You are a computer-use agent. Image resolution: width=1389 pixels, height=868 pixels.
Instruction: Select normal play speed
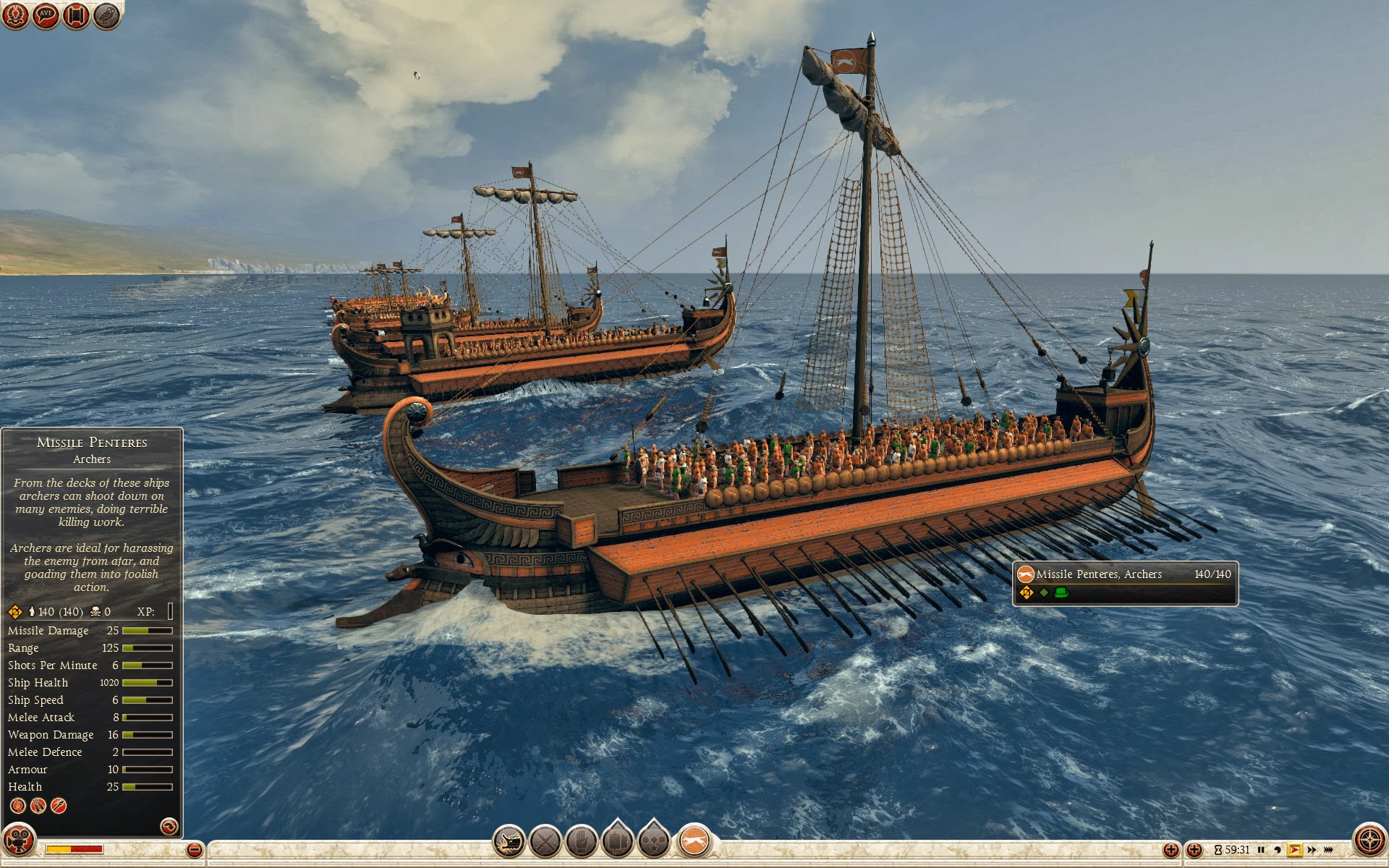click(1294, 850)
